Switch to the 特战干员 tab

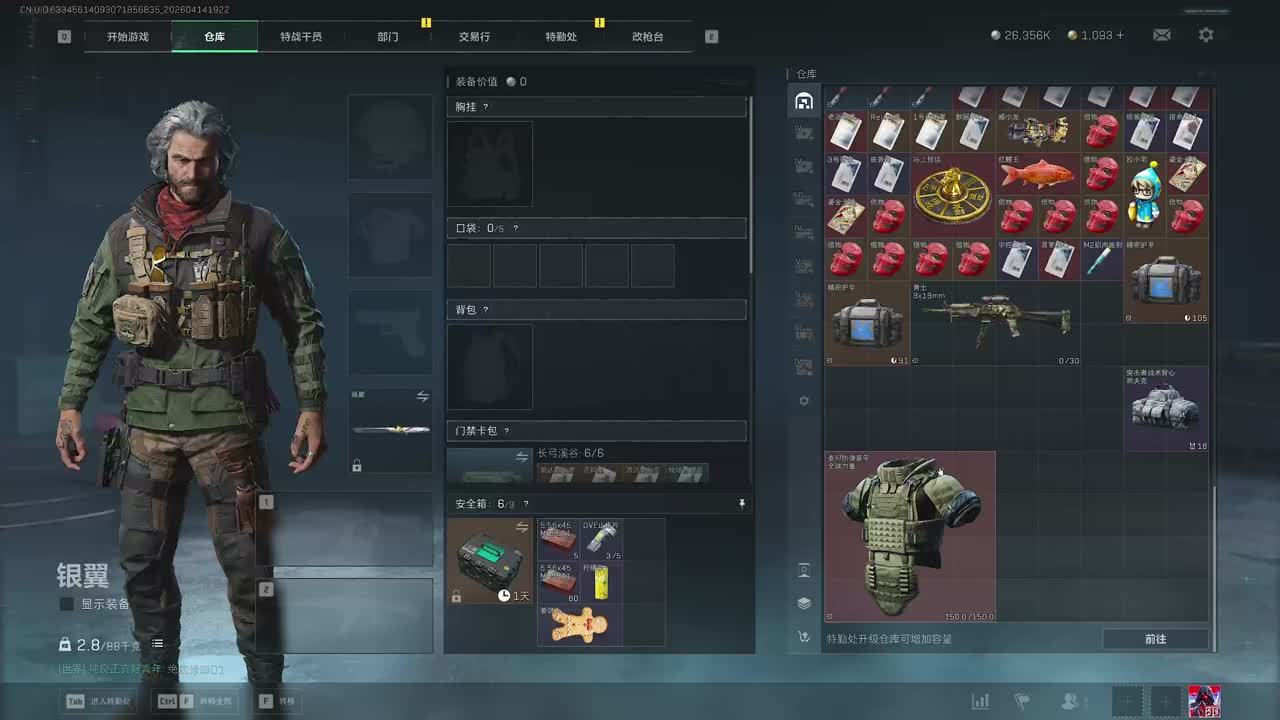[301, 37]
